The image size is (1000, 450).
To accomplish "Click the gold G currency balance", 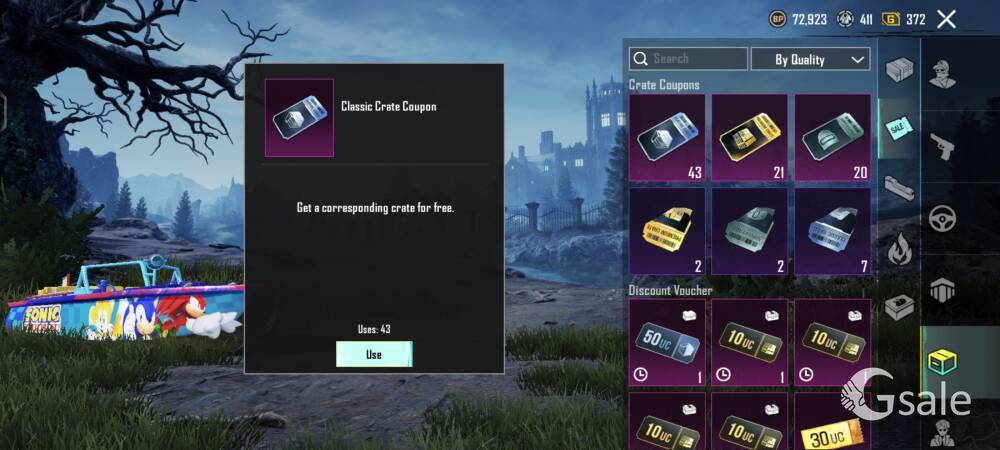I will coord(904,19).
